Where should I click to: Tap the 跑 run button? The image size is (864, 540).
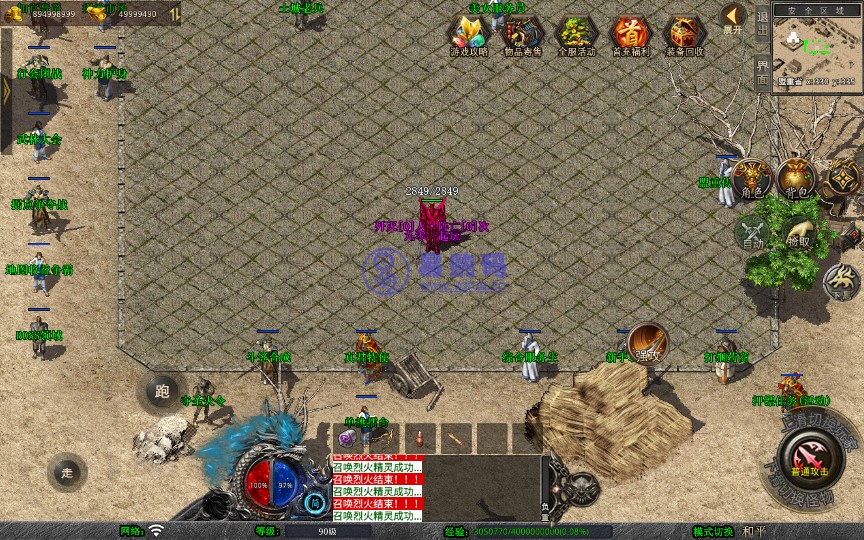(x=162, y=392)
